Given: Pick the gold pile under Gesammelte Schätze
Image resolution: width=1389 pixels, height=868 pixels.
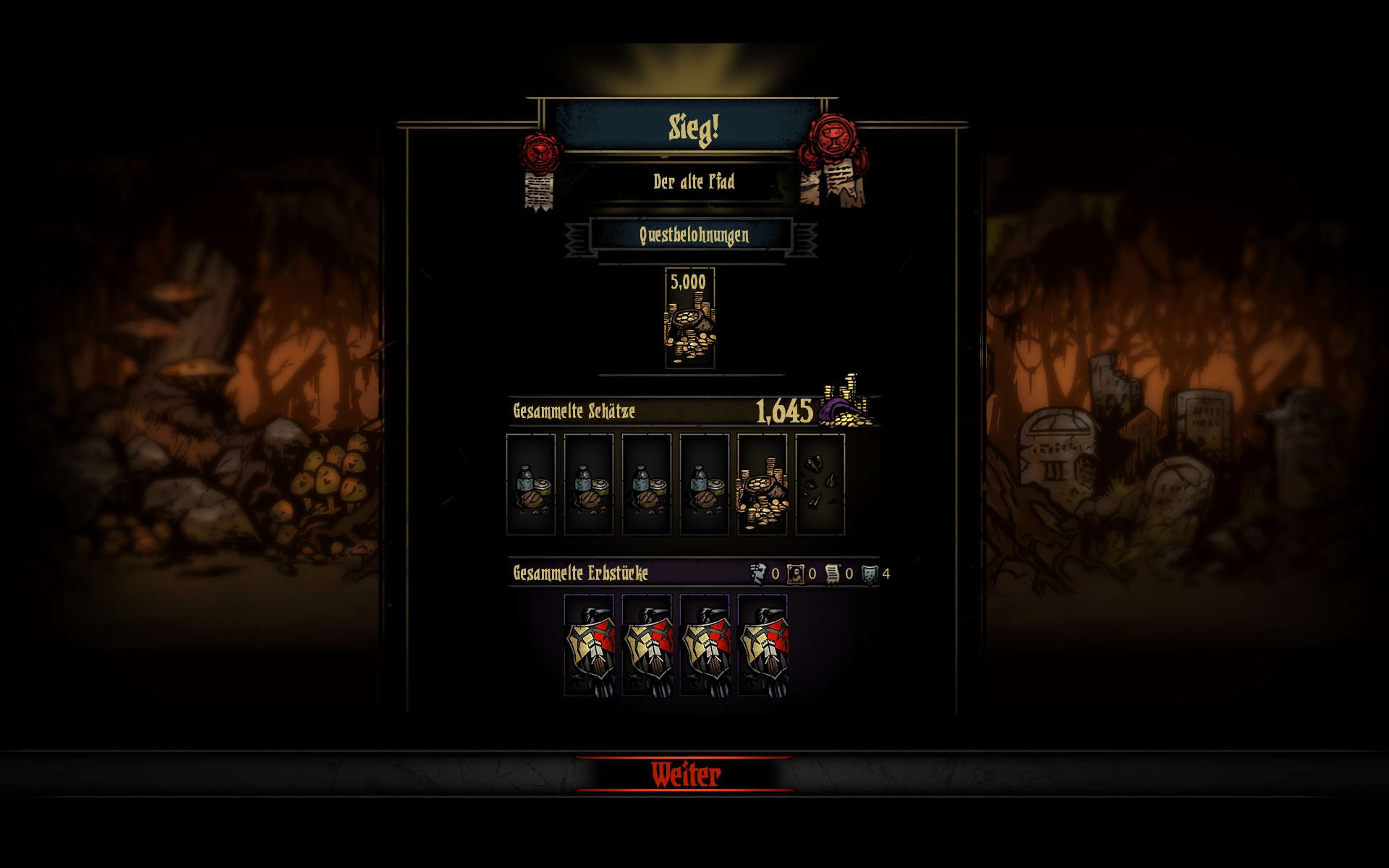Looking at the screenshot, I should tap(762, 485).
